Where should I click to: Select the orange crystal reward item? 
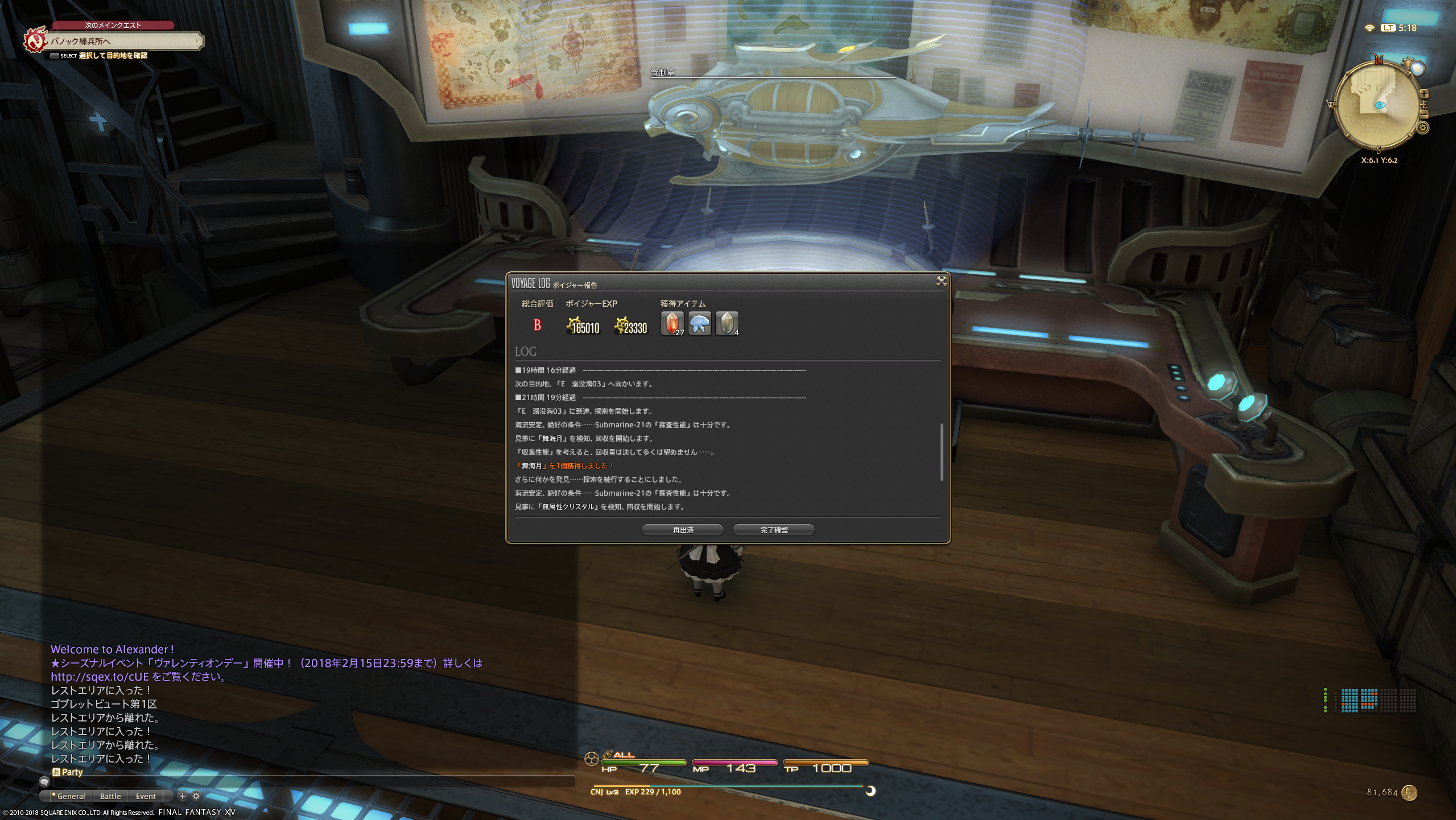[672, 324]
